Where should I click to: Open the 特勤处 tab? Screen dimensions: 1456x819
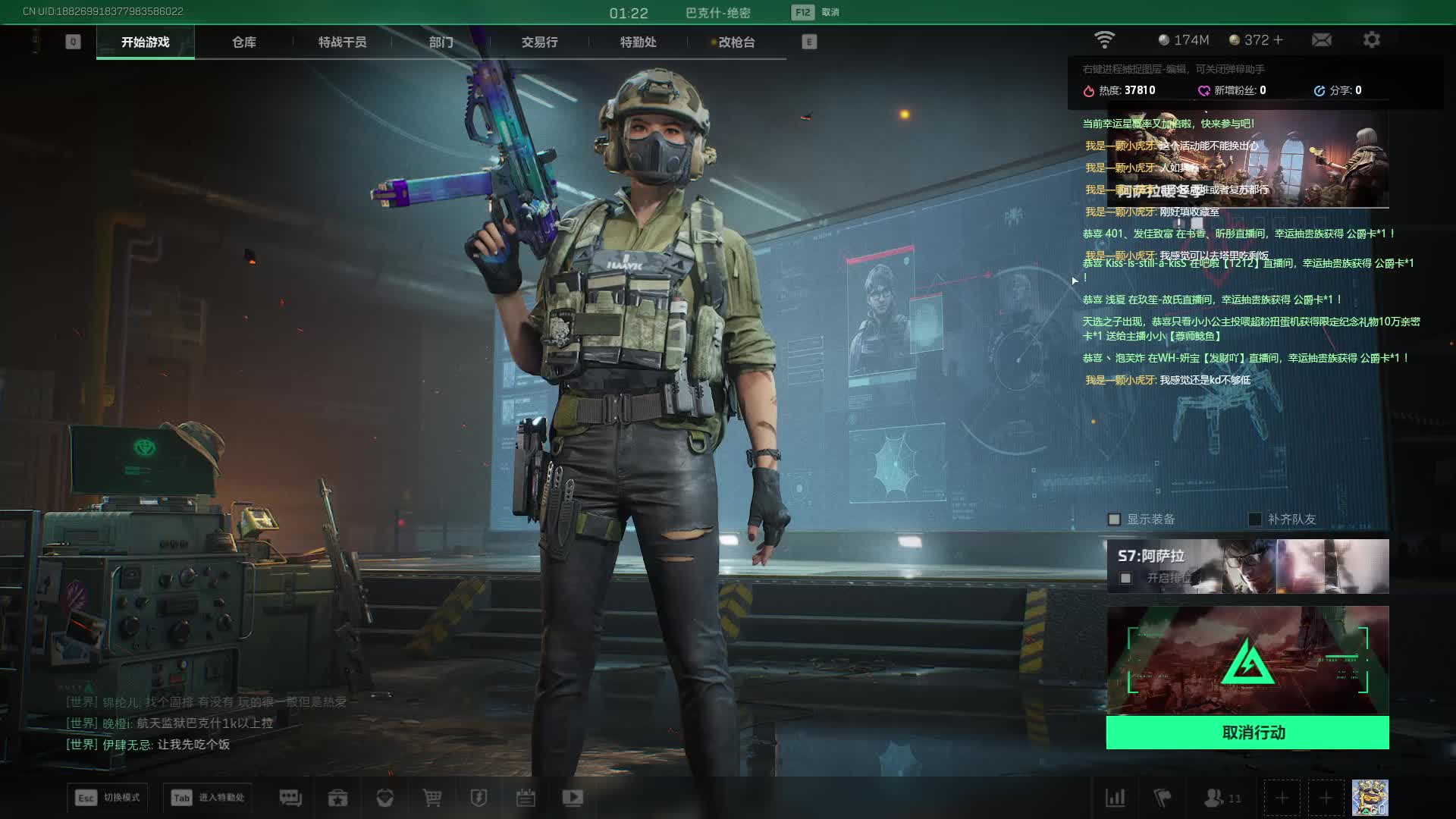(638, 42)
